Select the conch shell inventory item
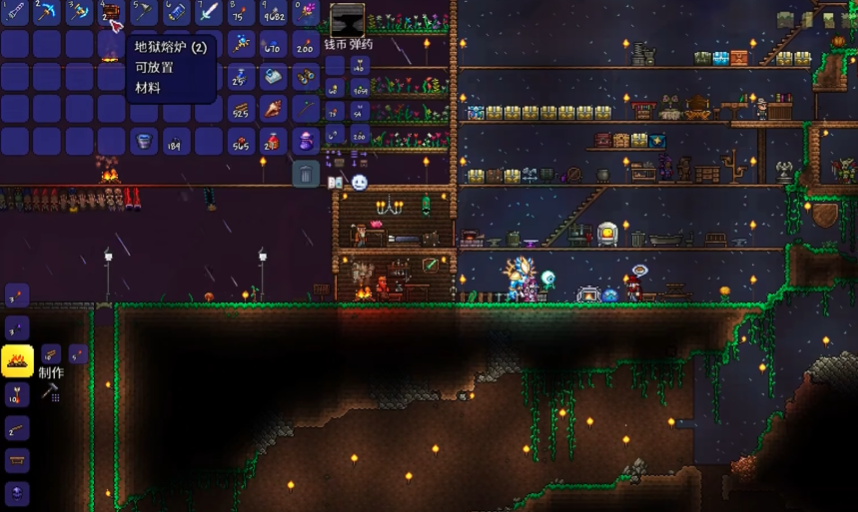858x512 pixels. click(x=273, y=109)
